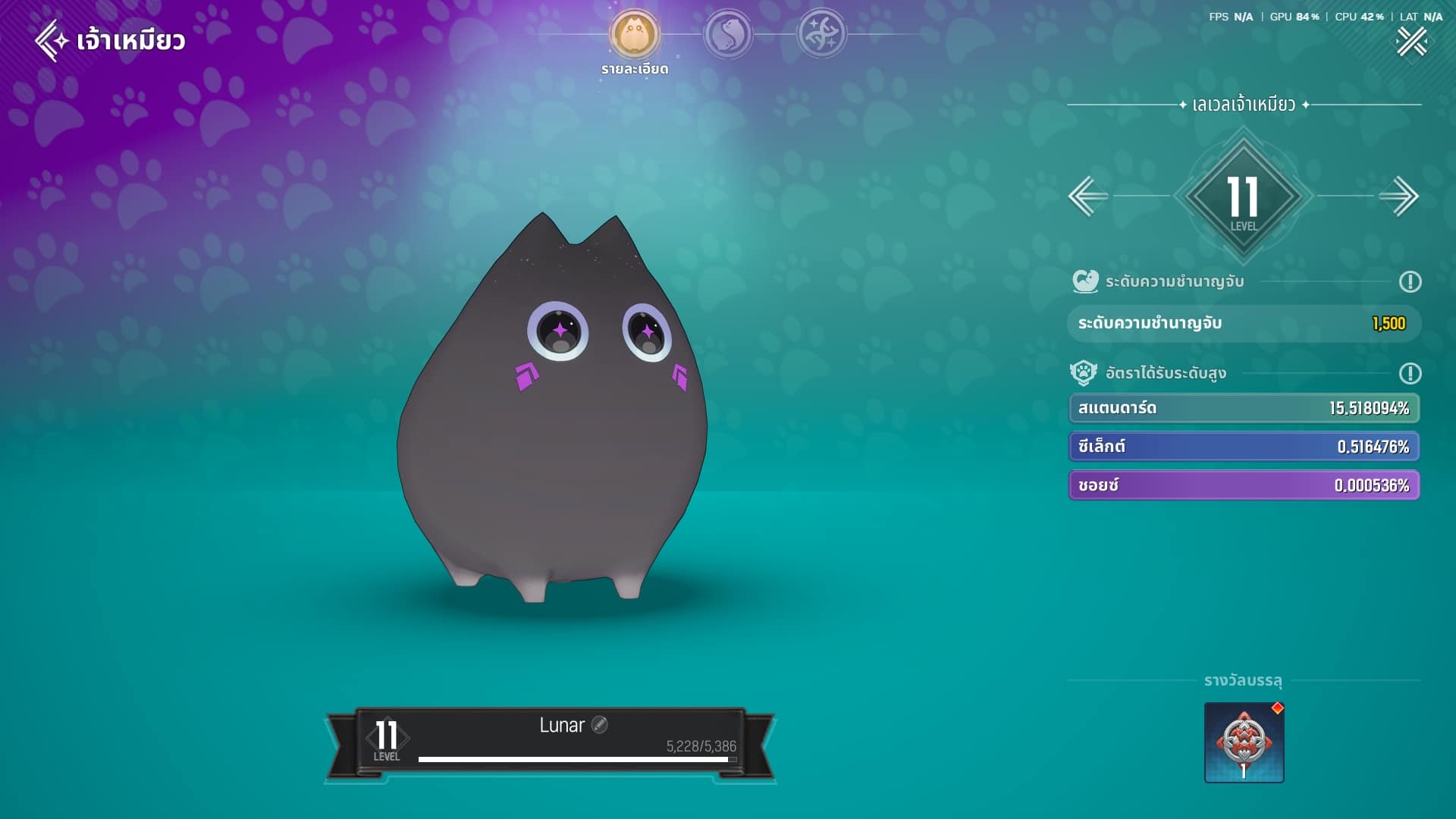Open info for capture proficiency level
The height and width of the screenshot is (819, 1456).
[1410, 282]
